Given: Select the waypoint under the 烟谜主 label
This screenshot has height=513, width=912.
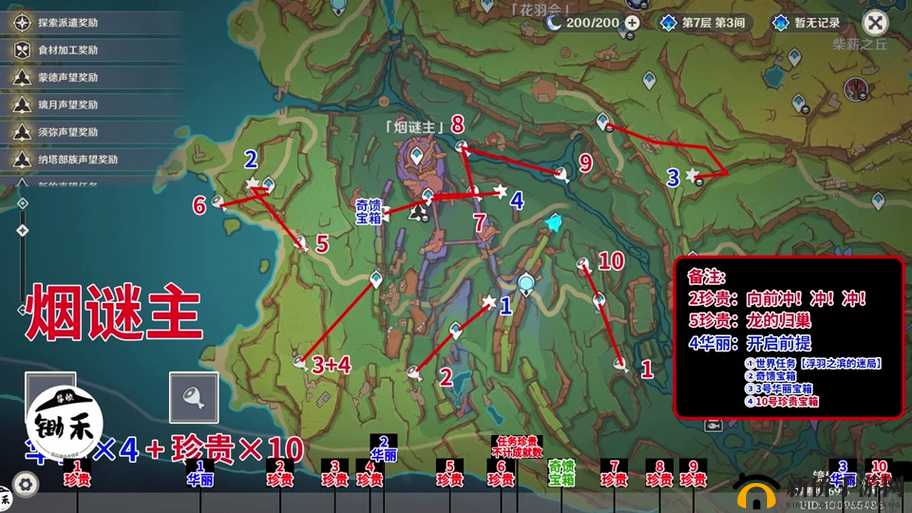Looking at the screenshot, I should coord(416,155).
